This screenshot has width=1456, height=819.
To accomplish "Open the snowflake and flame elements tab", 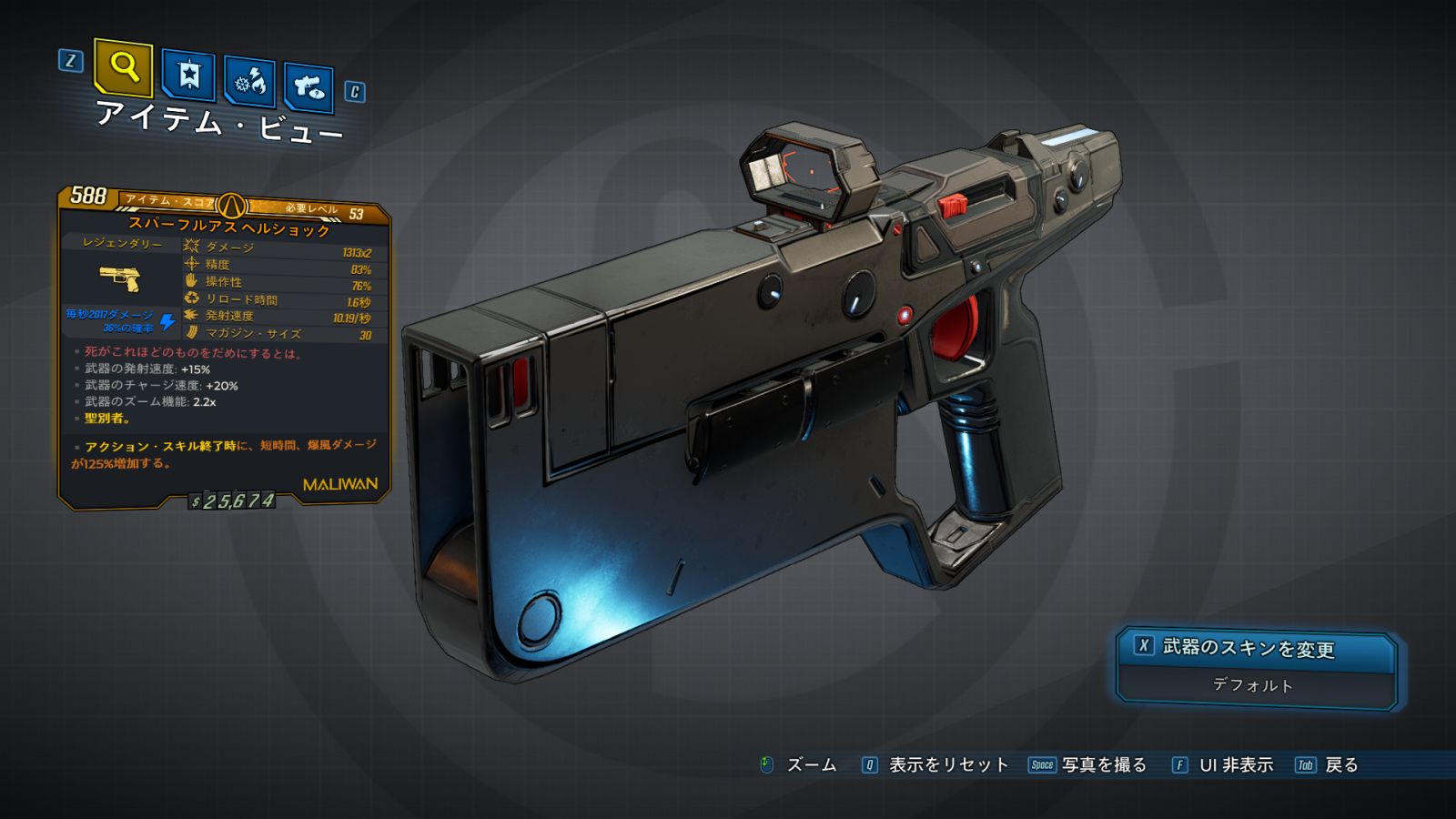I will 250,82.
